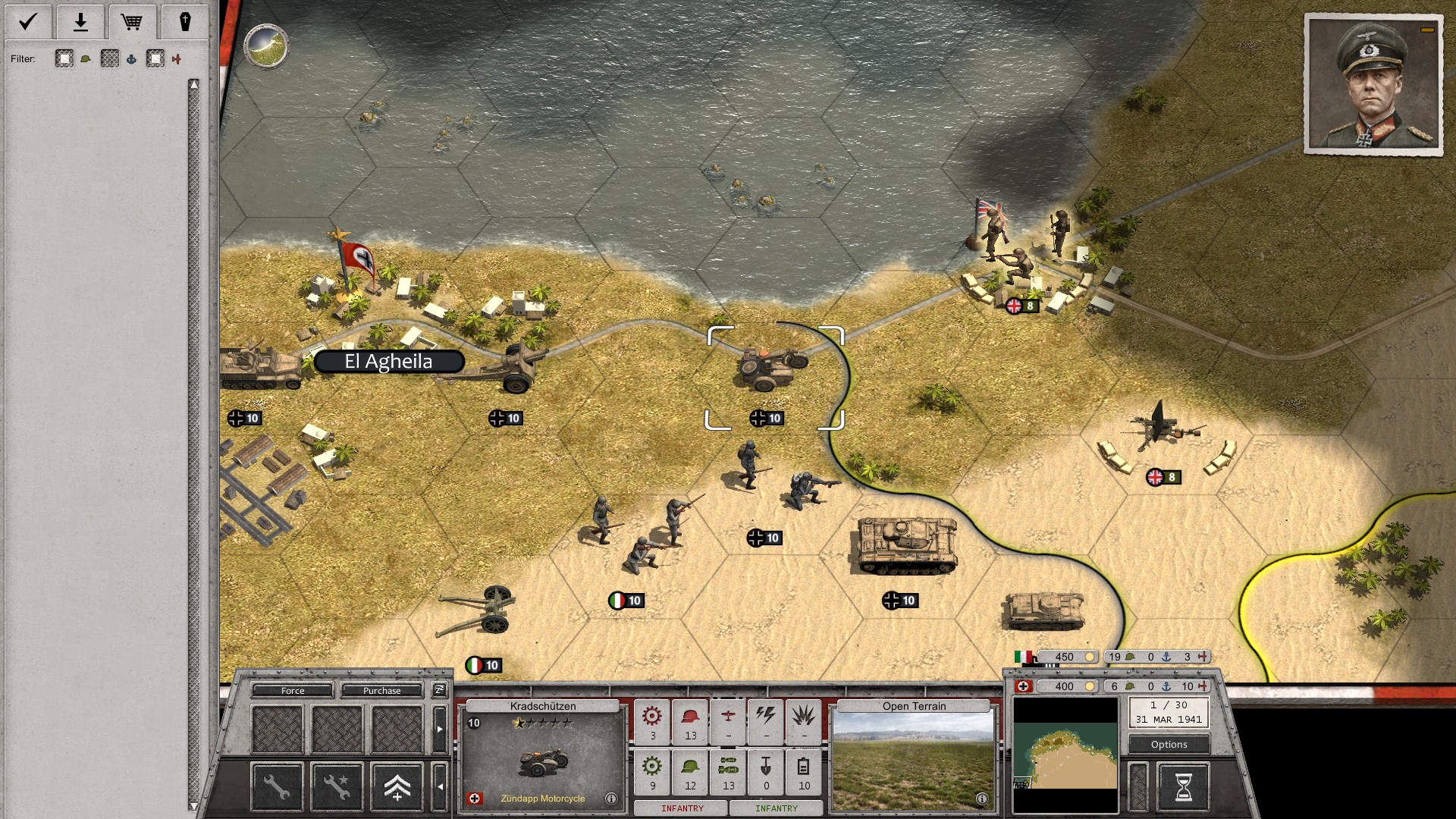The width and height of the screenshot is (1456, 819).
Task: Click the globe icon on the map
Action: pyautogui.click(x=266, y=46)
